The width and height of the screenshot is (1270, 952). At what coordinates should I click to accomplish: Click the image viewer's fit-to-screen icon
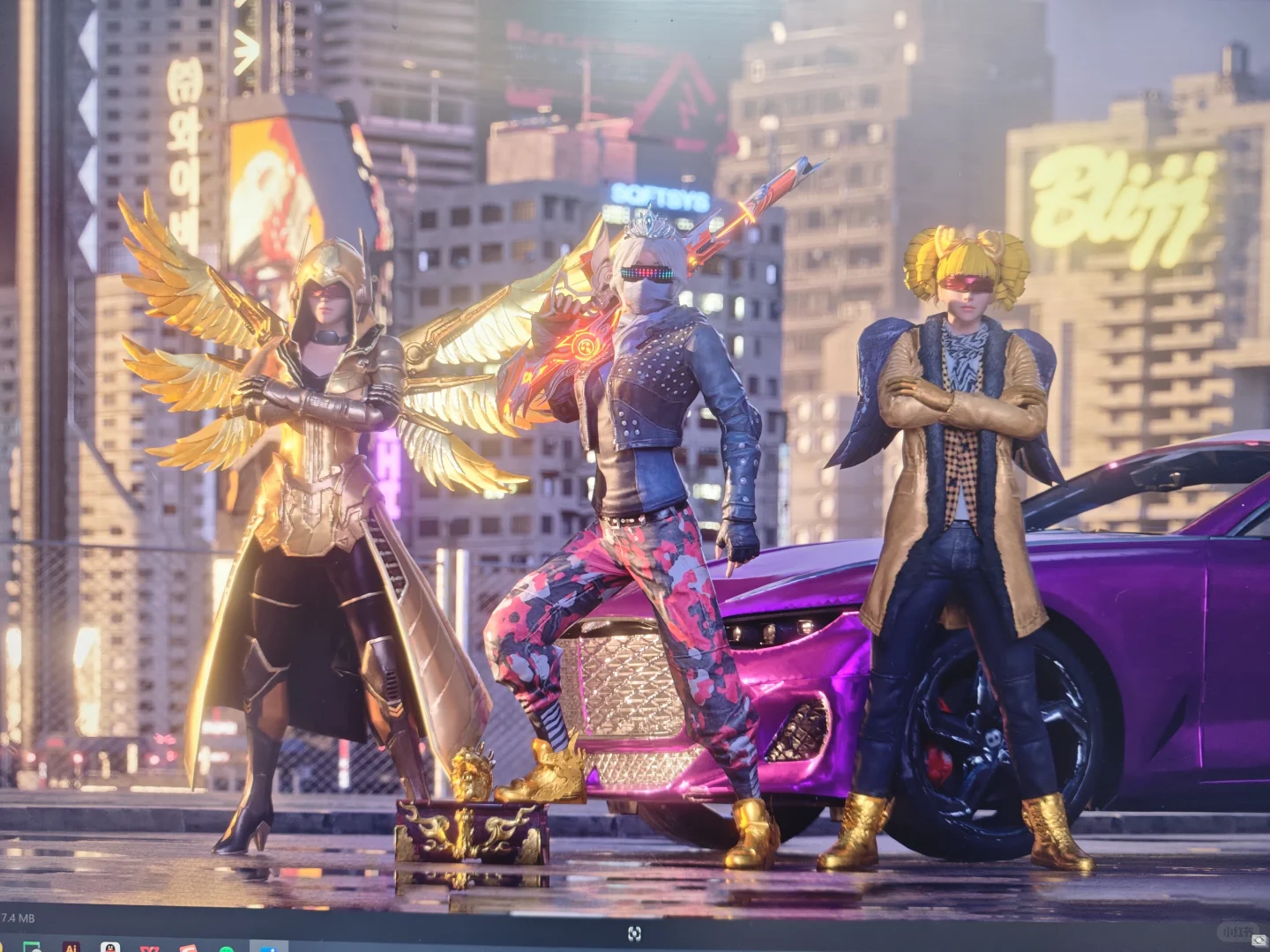point(634,933)
